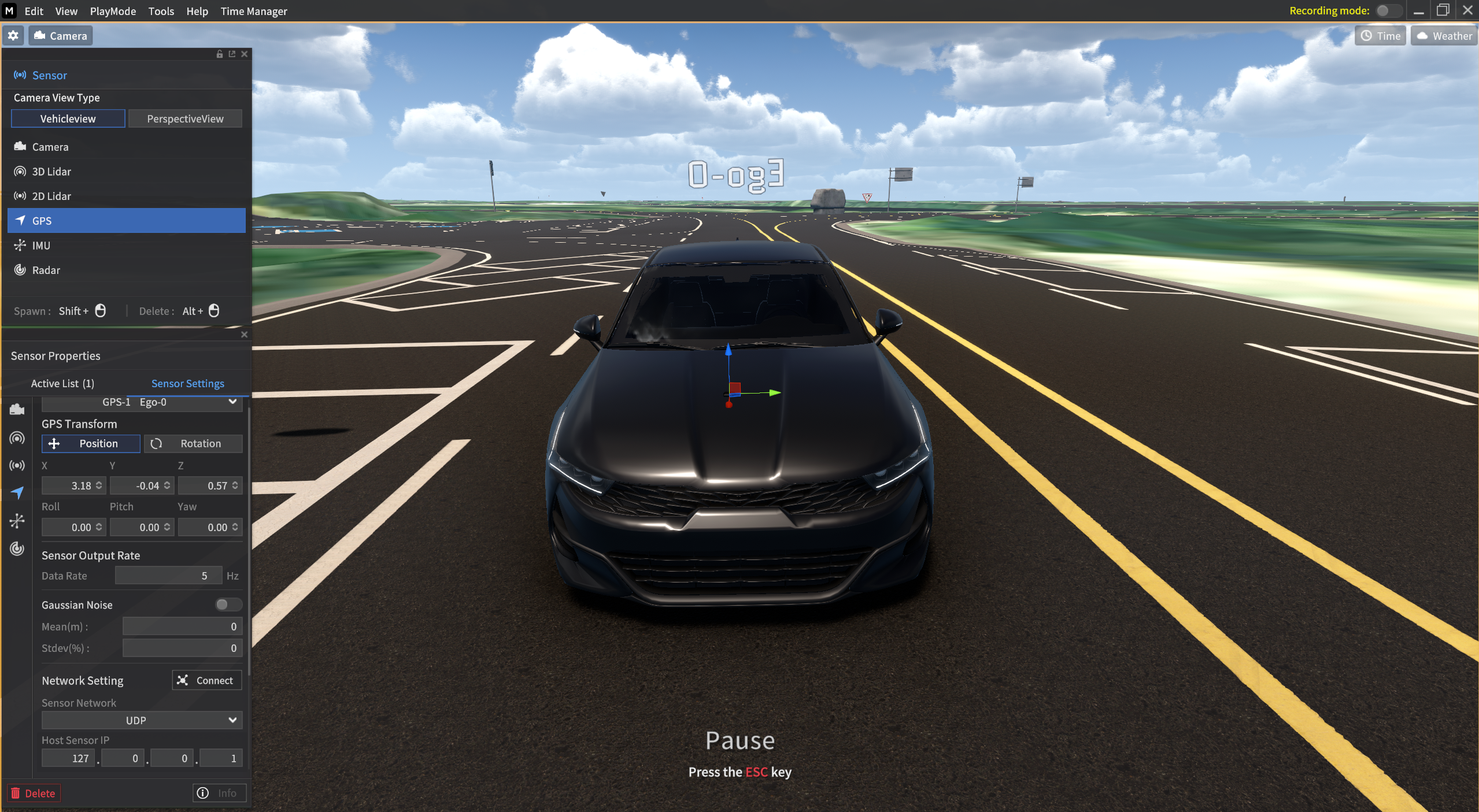
Task: Select the Camera sensor in the sensor list
Action: (51, 146)
